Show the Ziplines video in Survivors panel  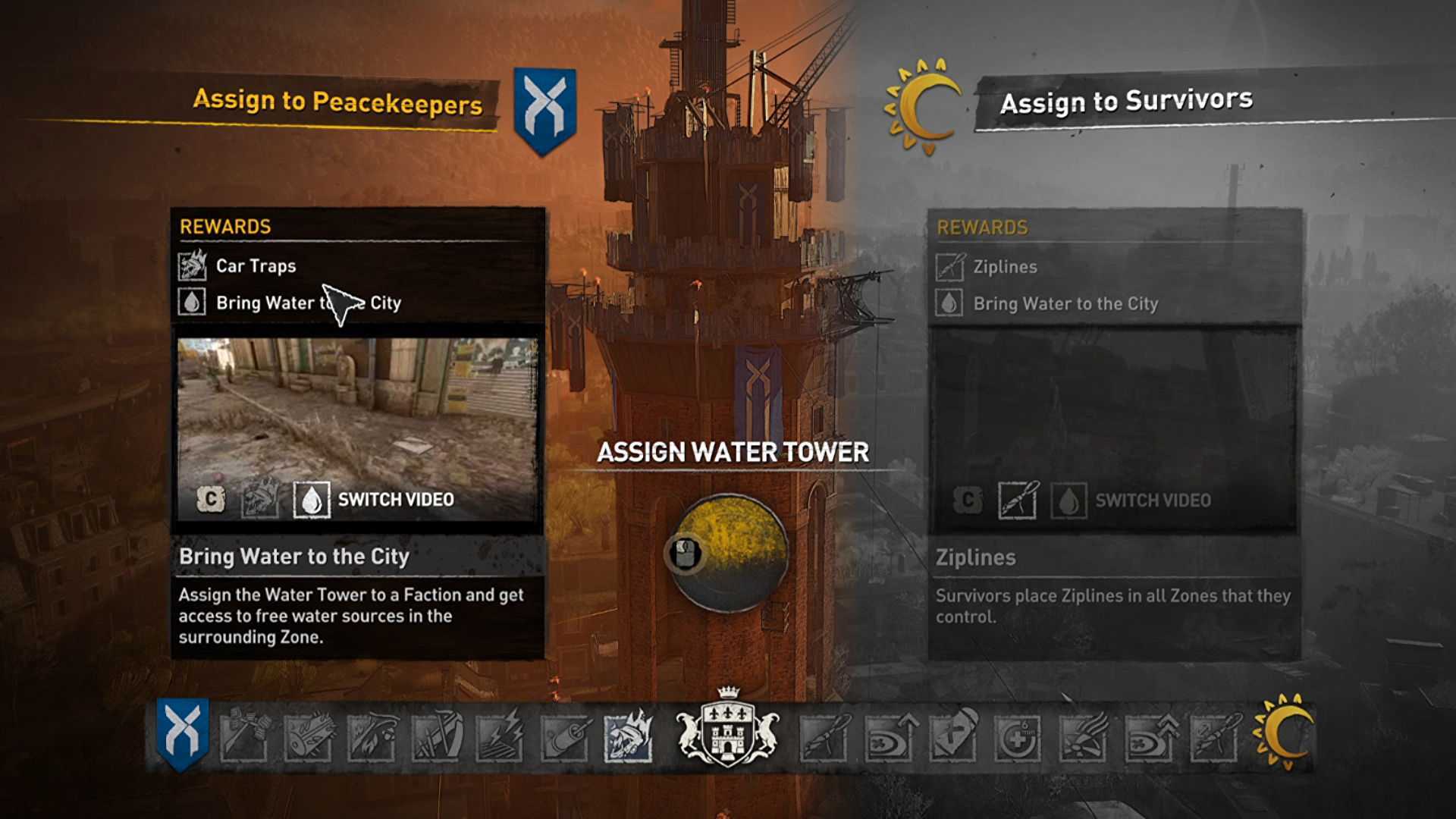[x=1017, y=500]
